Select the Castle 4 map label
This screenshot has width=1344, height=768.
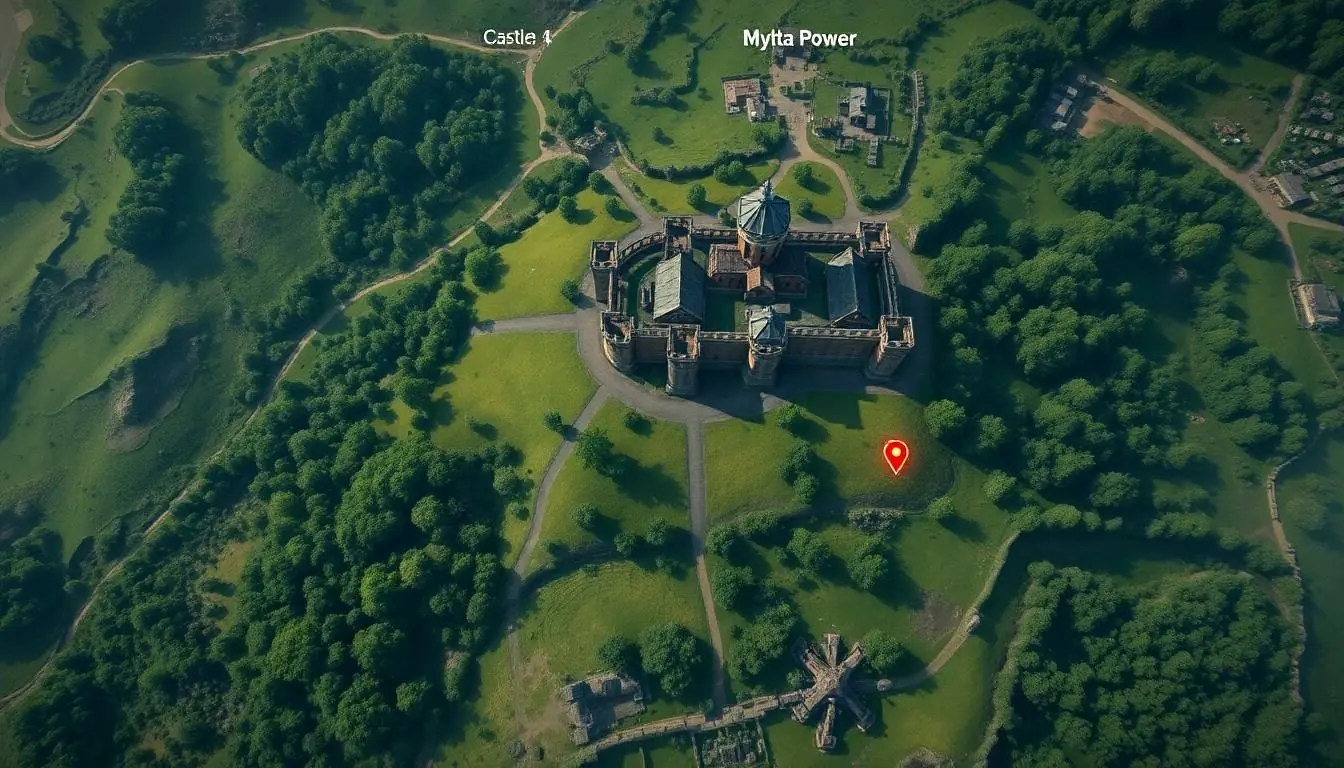tap(517, 38)
